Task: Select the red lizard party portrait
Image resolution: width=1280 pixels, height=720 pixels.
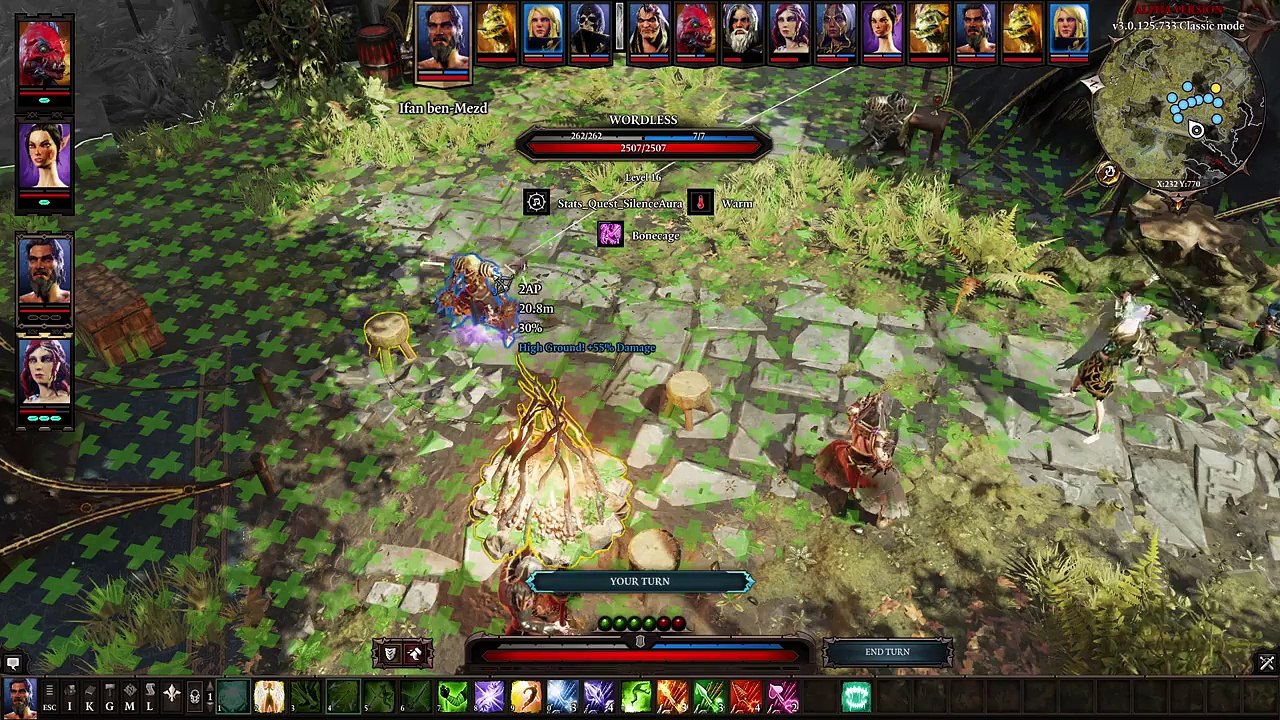Action: (44, 56)
